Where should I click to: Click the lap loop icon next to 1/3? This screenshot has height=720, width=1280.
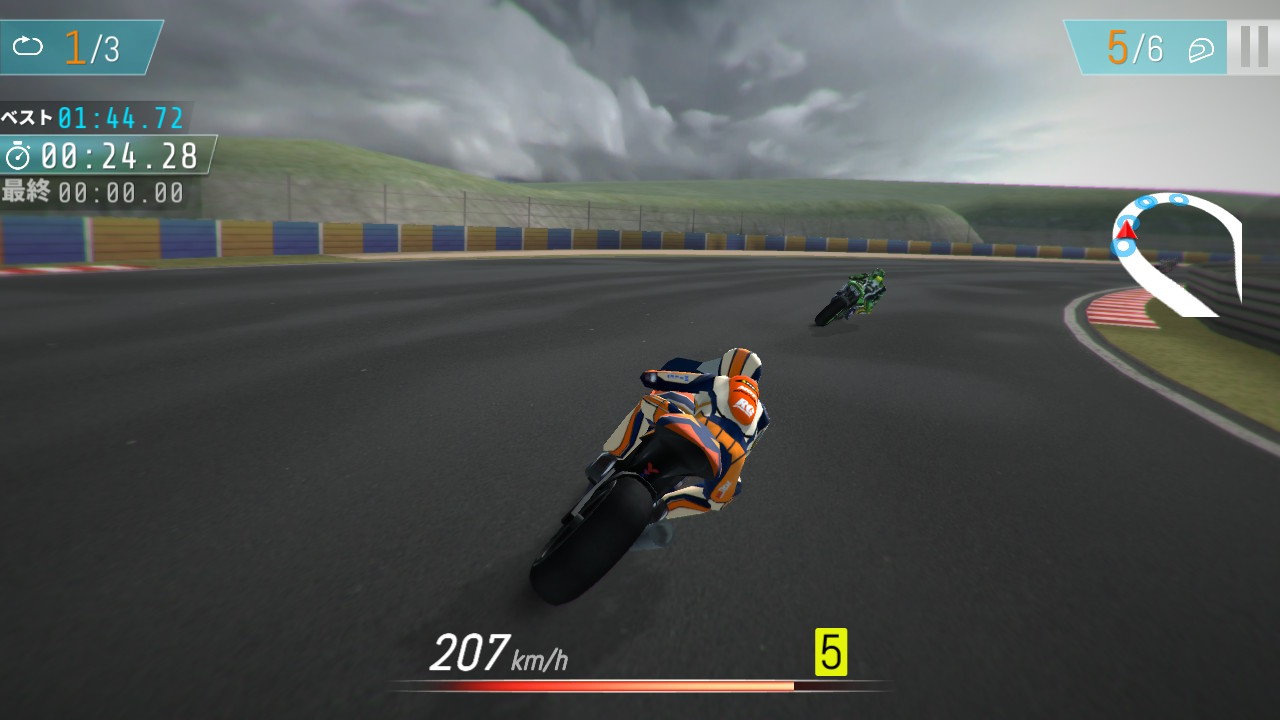pyautogui.click(x=30, y=45)
